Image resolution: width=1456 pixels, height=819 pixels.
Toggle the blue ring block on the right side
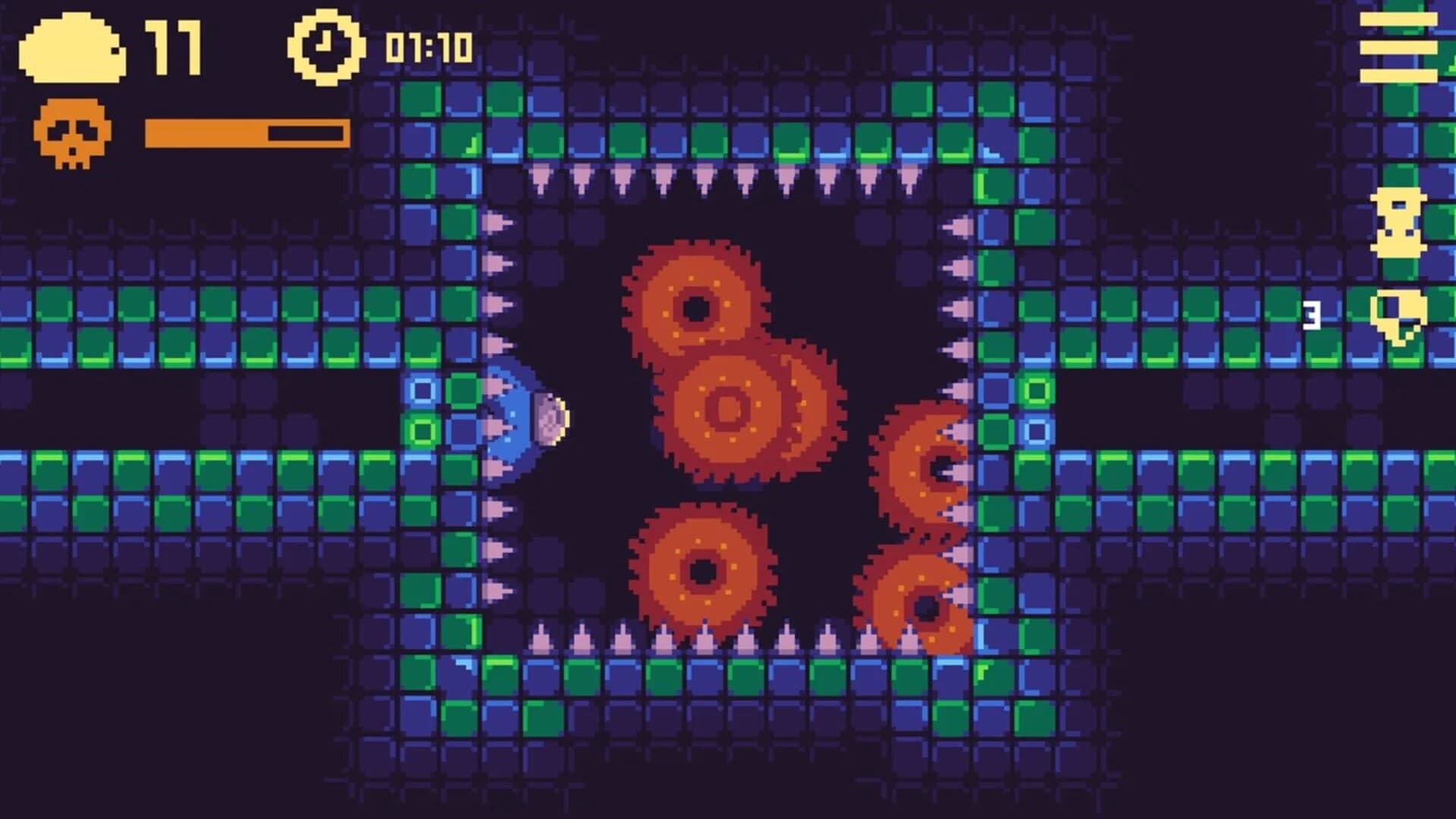coord(1036,432)
